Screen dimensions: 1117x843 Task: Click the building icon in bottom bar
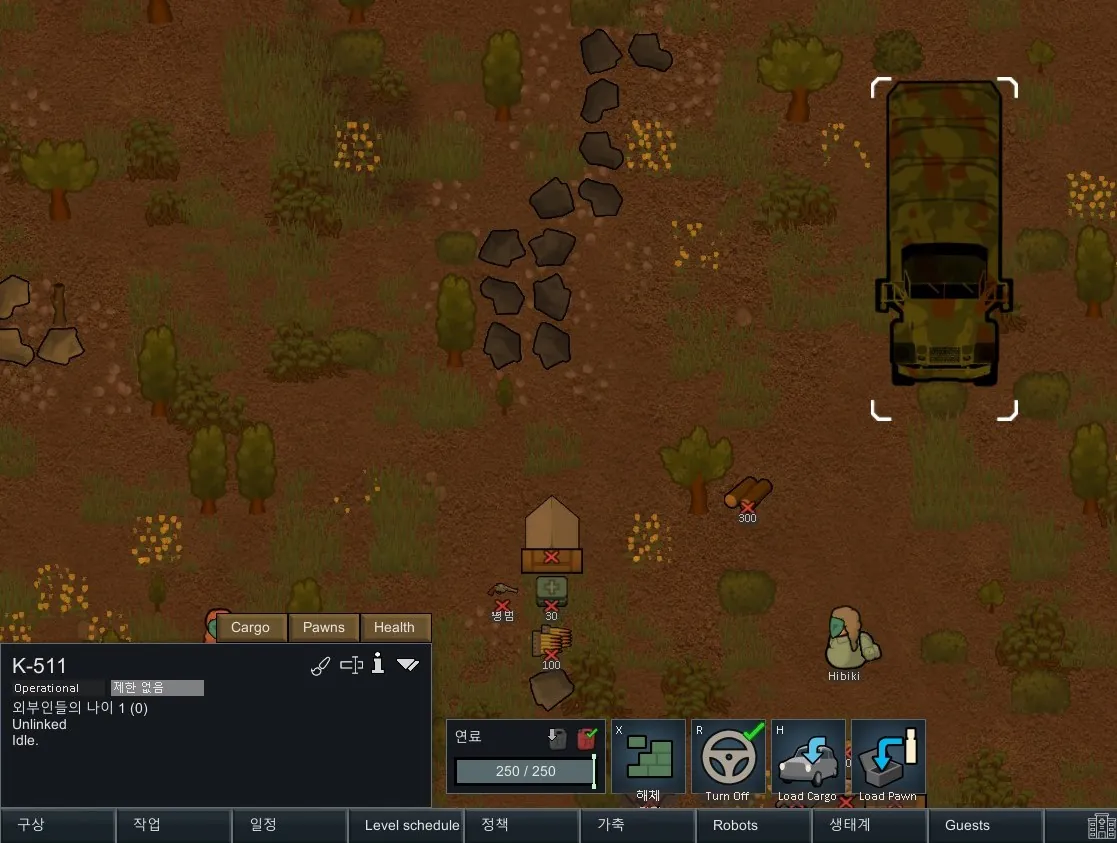point(1101,826)
